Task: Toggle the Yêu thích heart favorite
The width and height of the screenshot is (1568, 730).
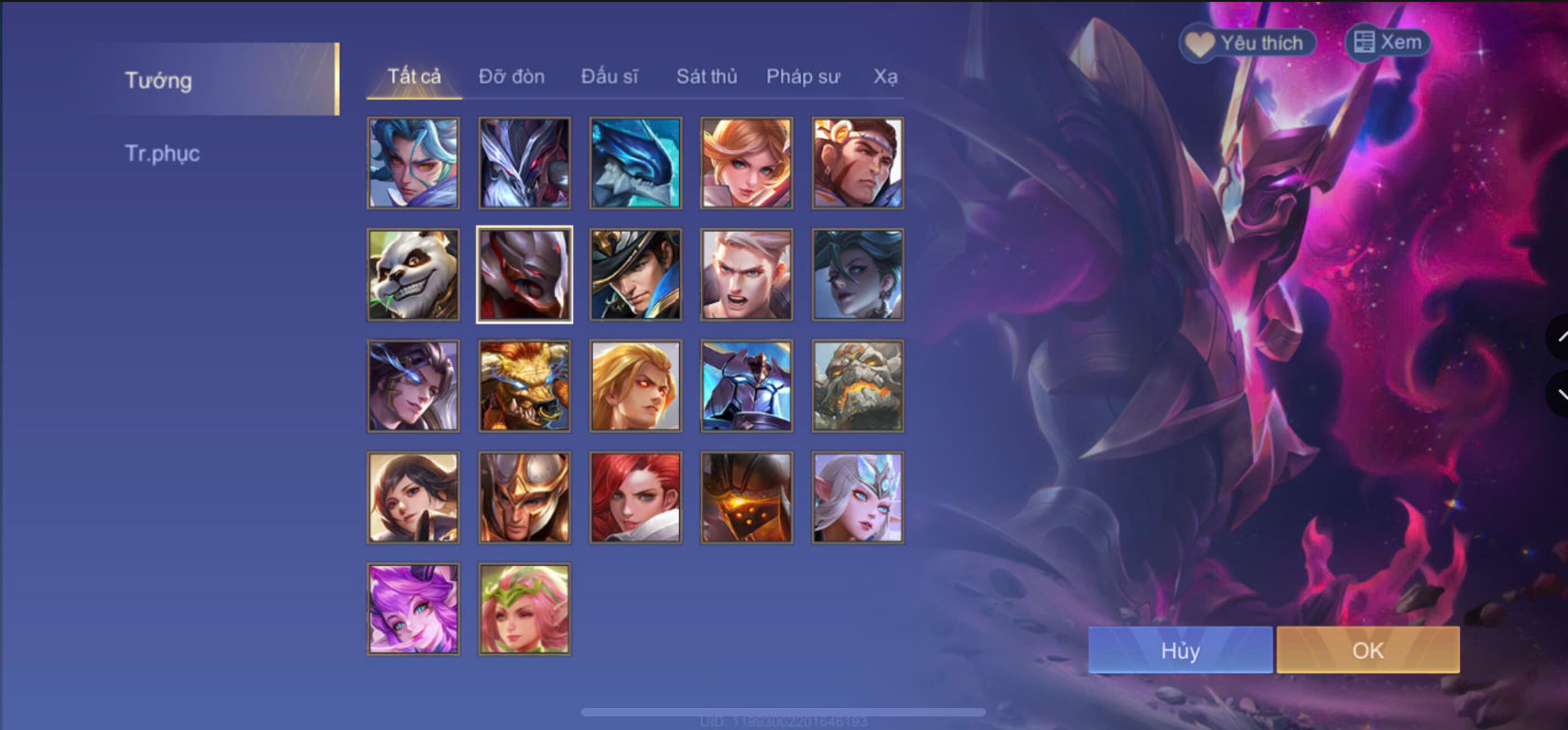Action: pyautogui.click(x=1199, y=42)
